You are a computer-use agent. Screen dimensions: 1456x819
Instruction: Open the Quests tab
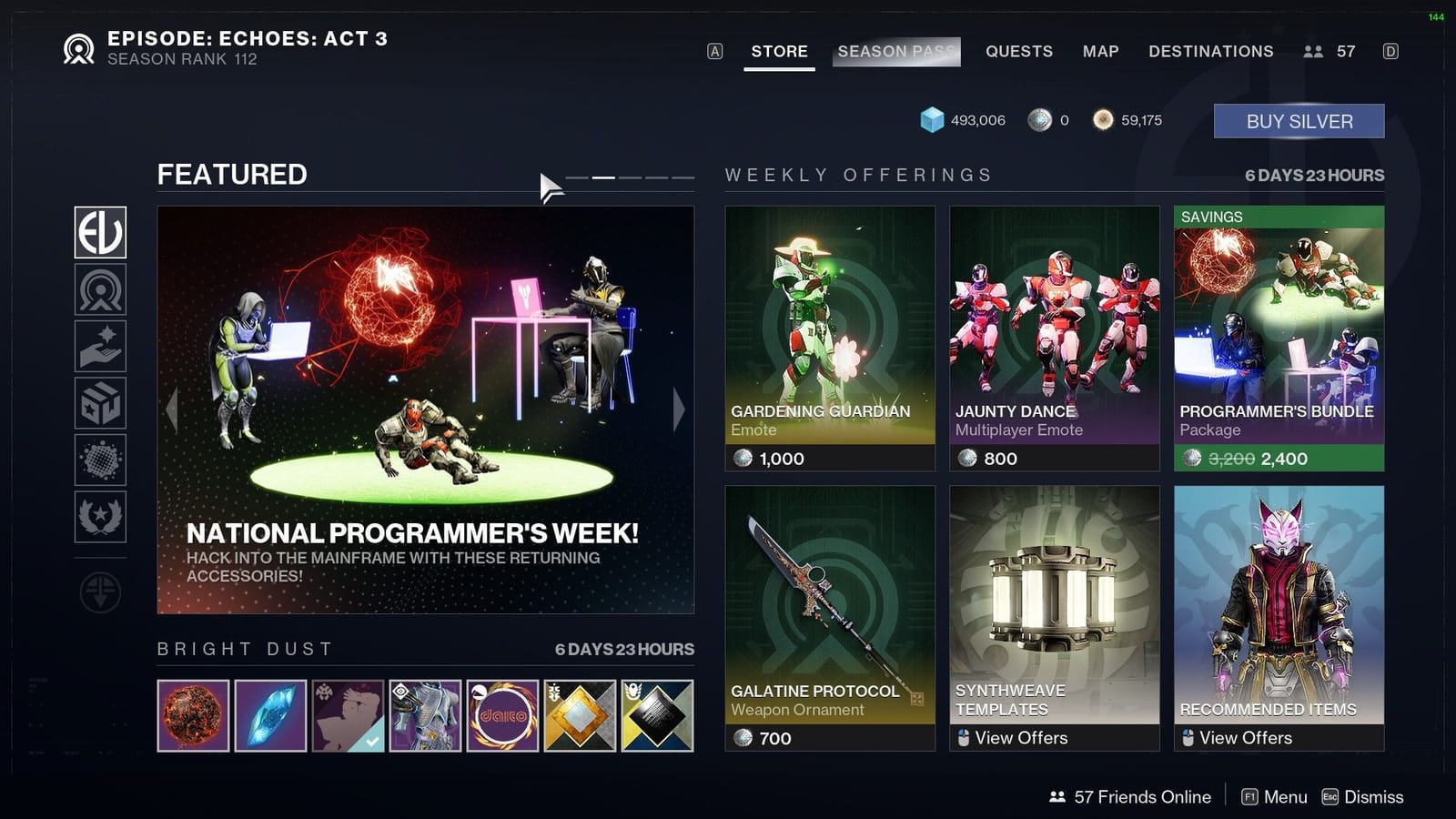tap(1018, 52)
